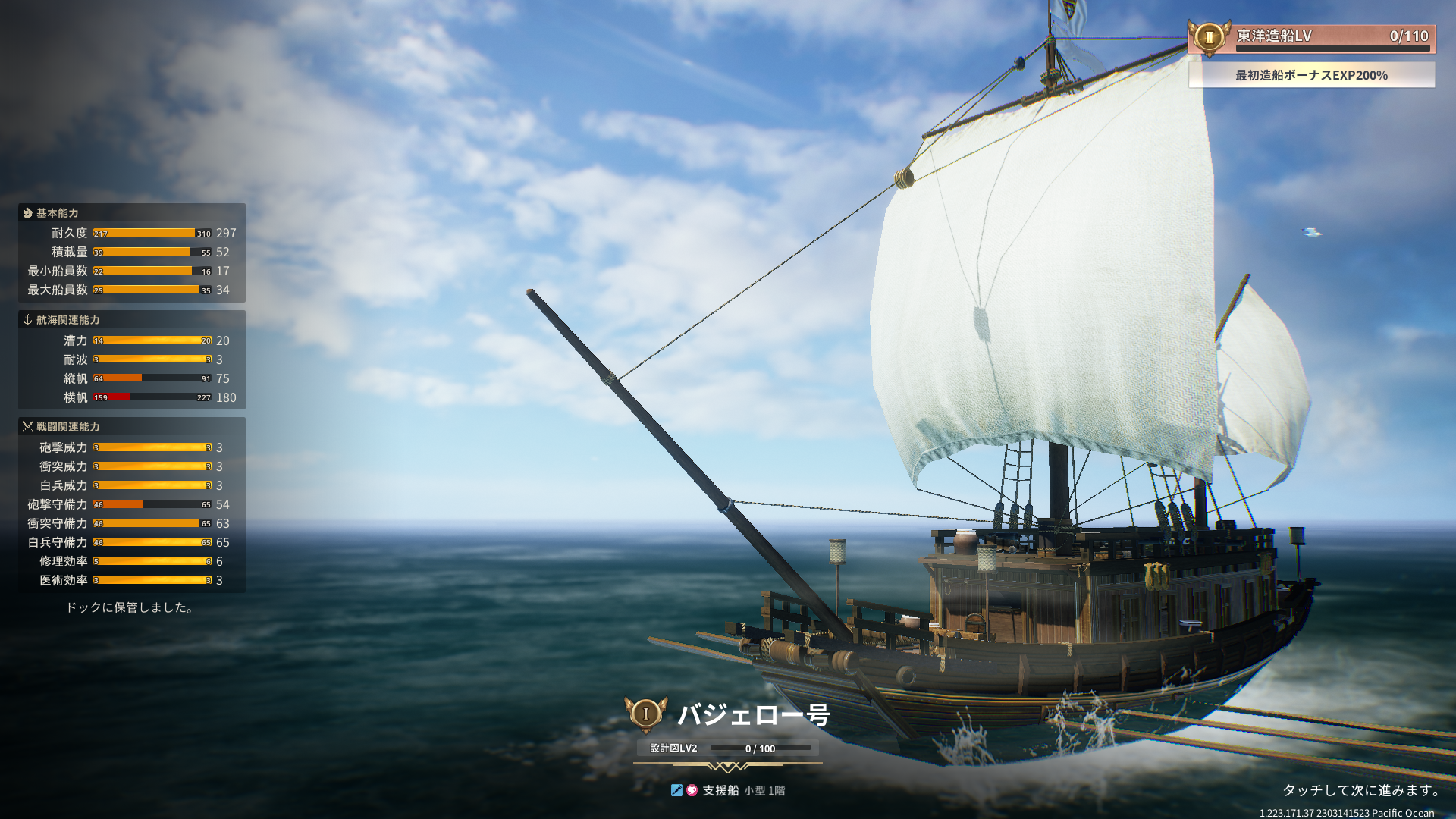Click the pink heart 支援船 type icon
The height and width of the screenshot is (819, 1456).
(x=692, y=790)
